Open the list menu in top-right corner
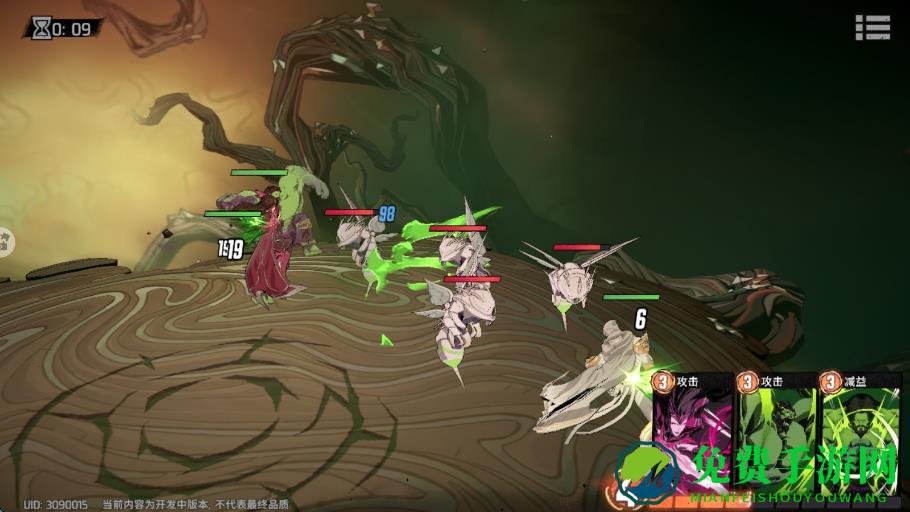Screen dimensions: 910x512 (872, 27)
